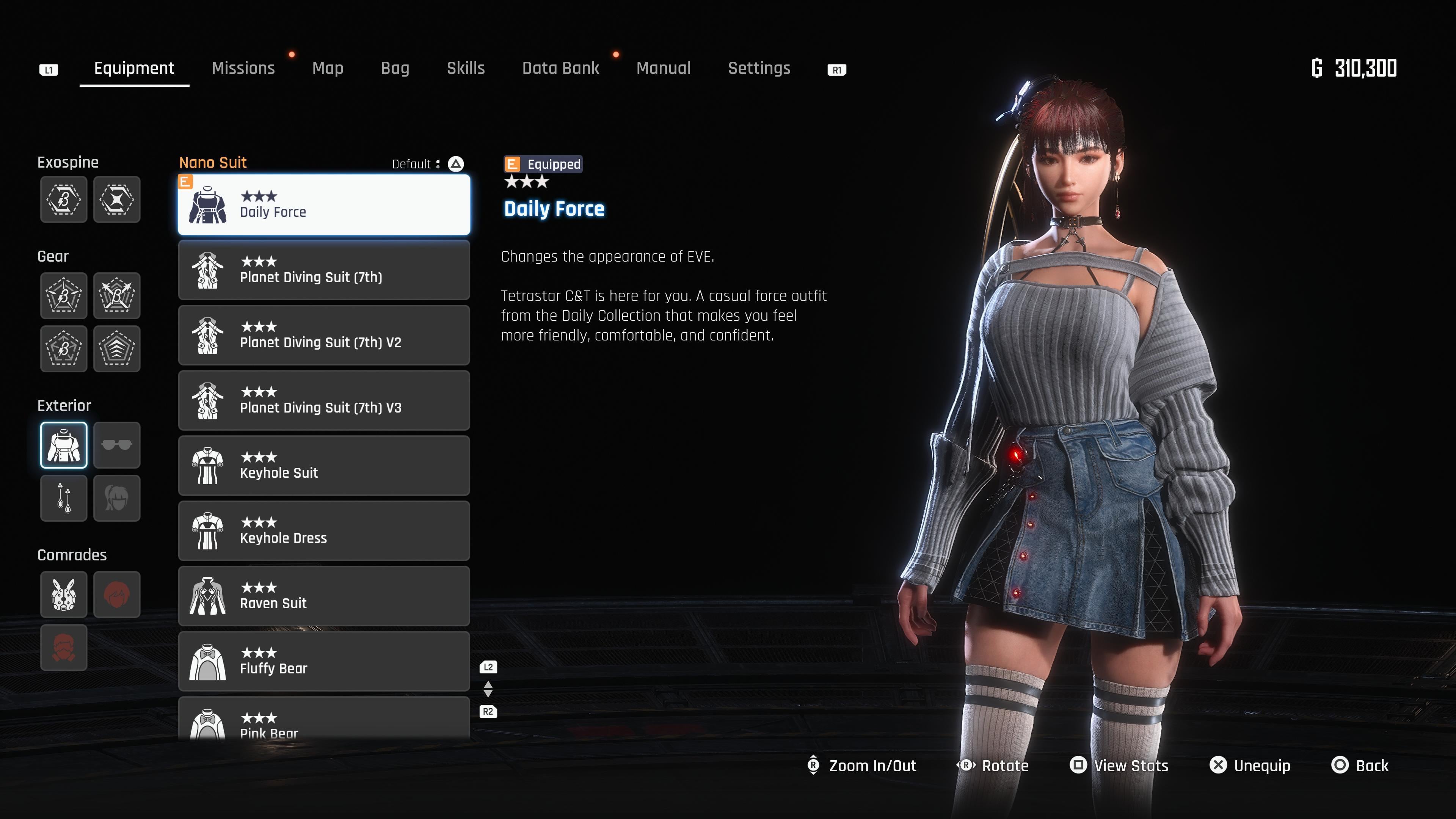Go to the Bag tab
Viewport: 1456px width, 819px height.
pos(395,68)
